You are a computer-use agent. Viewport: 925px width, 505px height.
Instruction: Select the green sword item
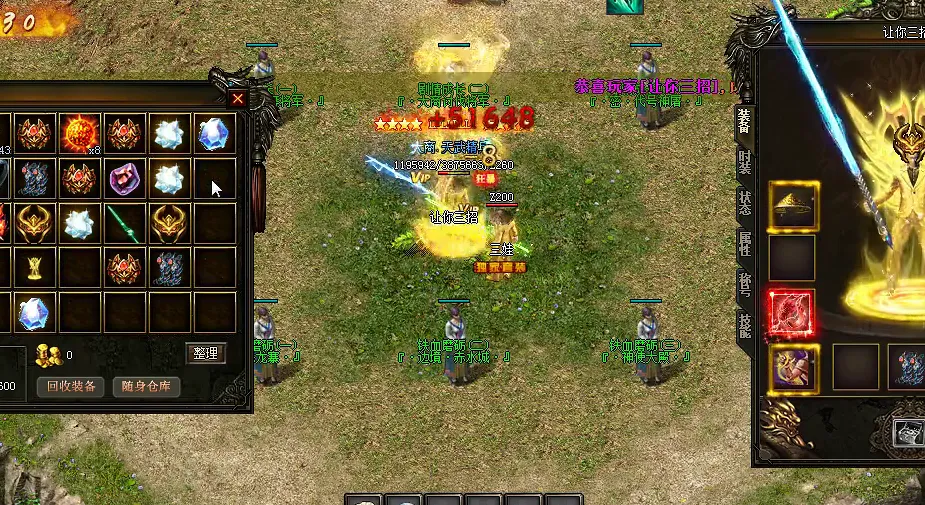(x=125, y=224)
